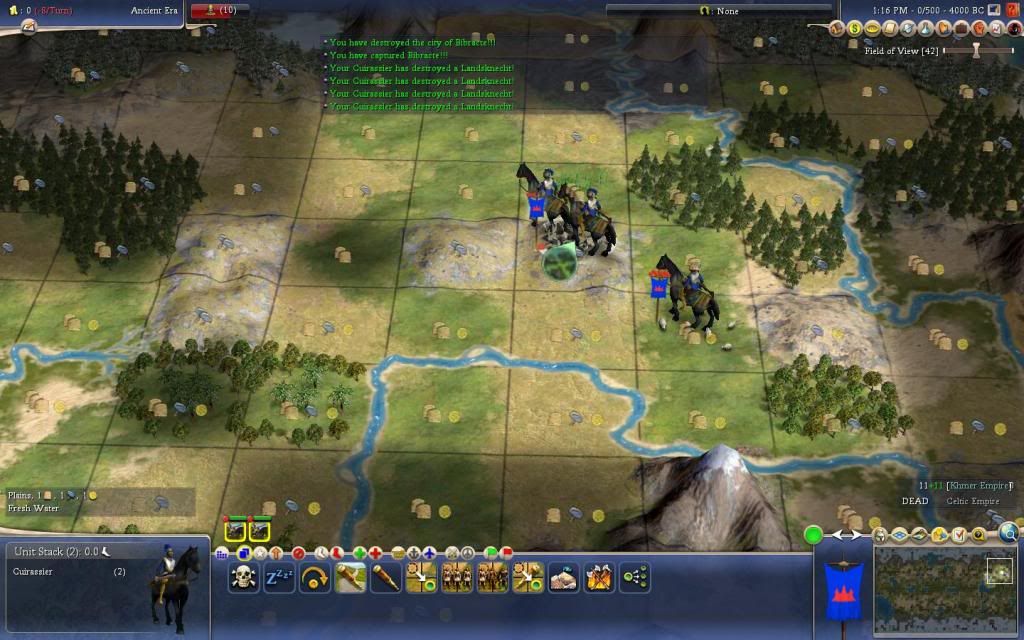Open the green node automation action button
The image size is (1024, 640).
click(634, 577)
